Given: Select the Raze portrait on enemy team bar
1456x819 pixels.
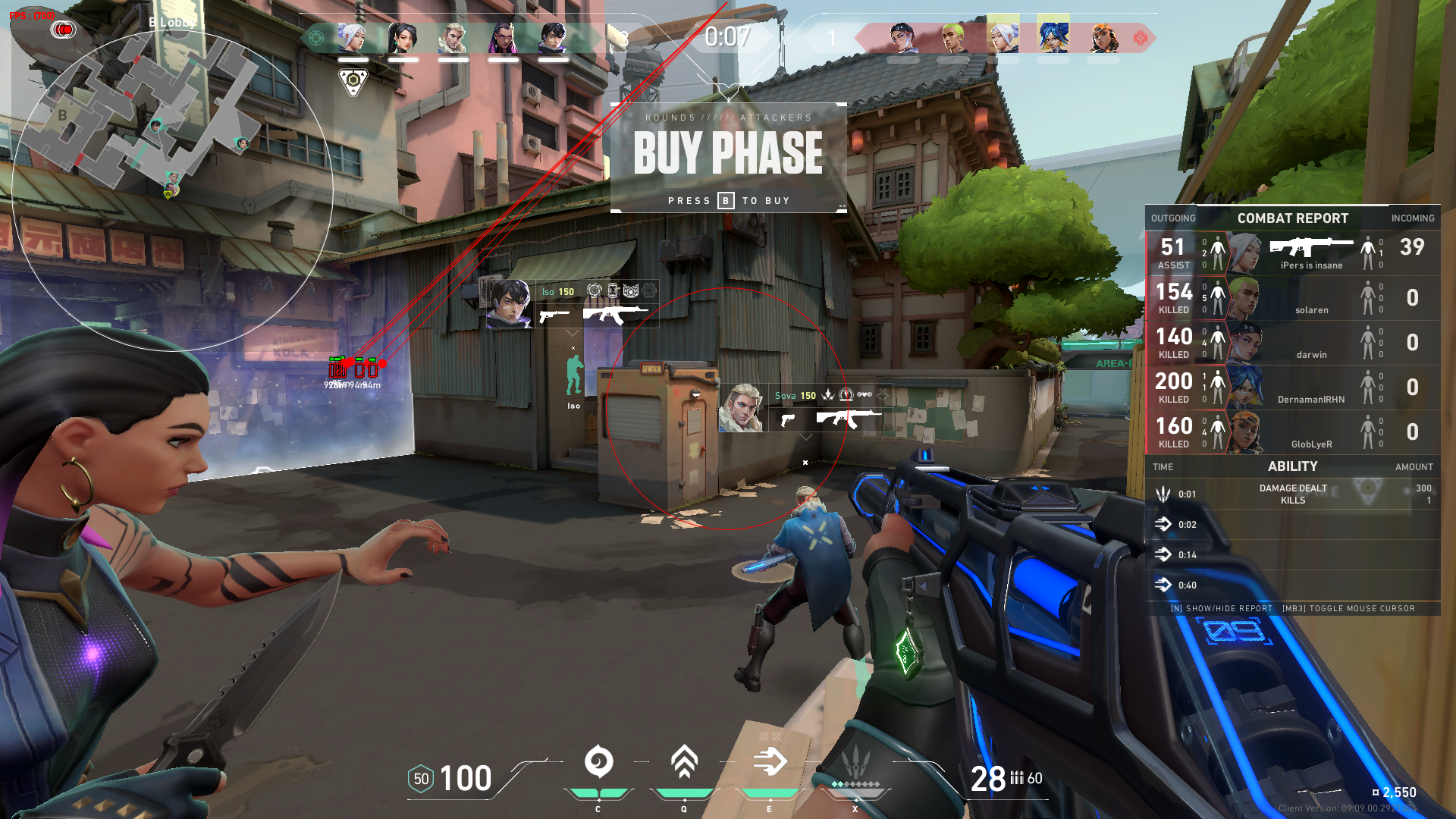Looking at the screenshot, I should tap(1103, 37).
